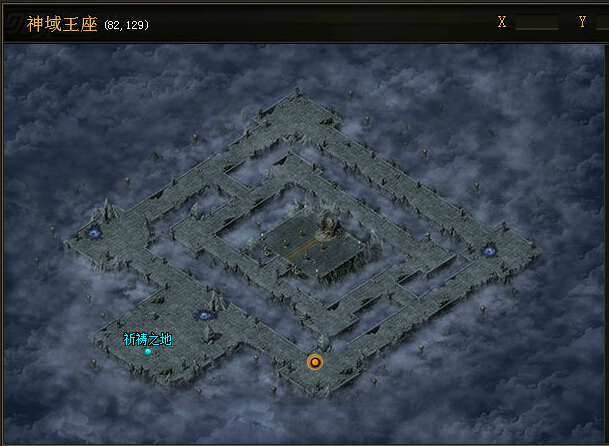Click the X coordinate input field
609x446 pixels.
coord(537,23)
